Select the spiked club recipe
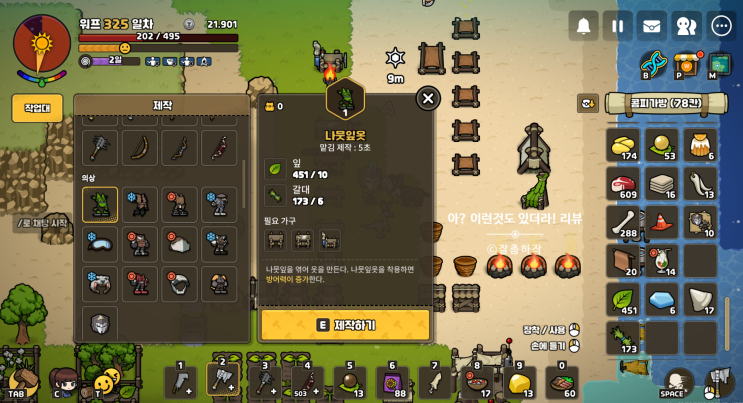This screenshot has width=743, height=403. click(x=100, y=148)
